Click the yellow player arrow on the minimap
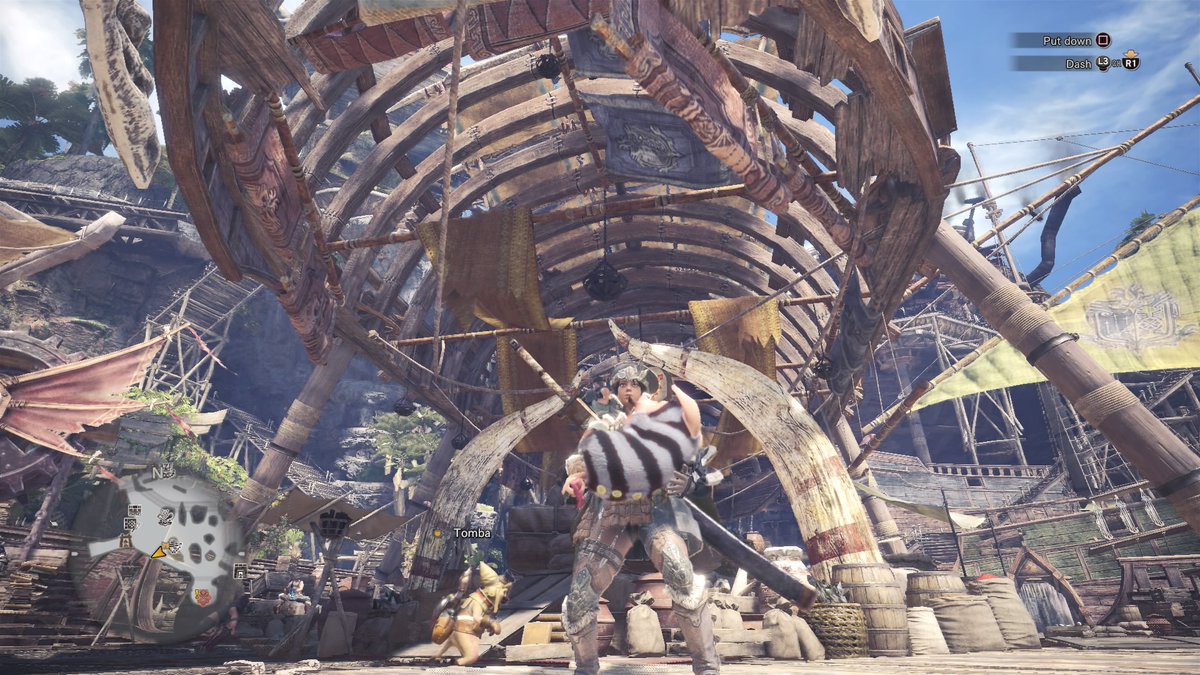 [x=159, y=551]
